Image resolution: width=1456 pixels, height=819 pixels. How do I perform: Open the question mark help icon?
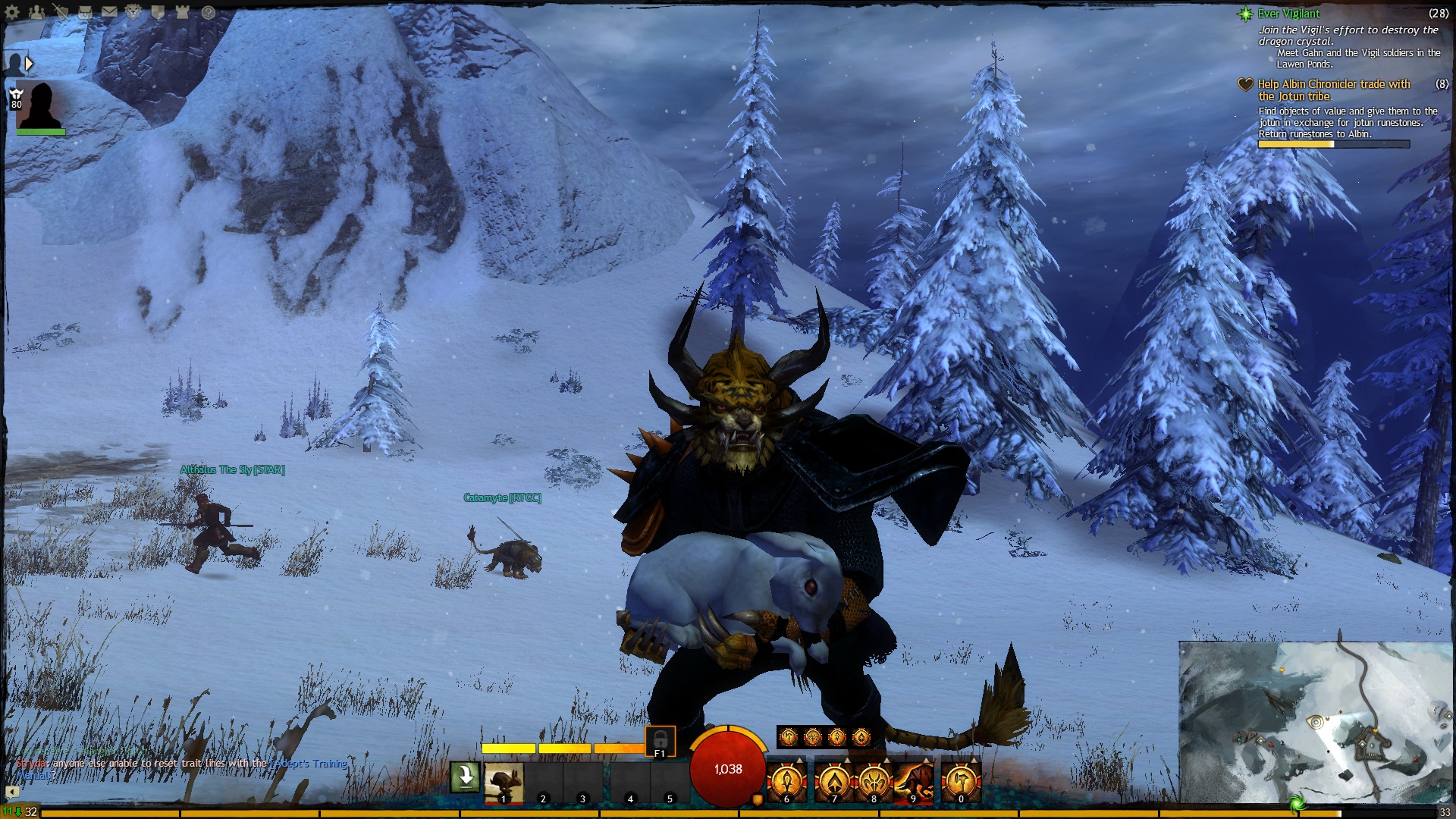pos(208,12)
